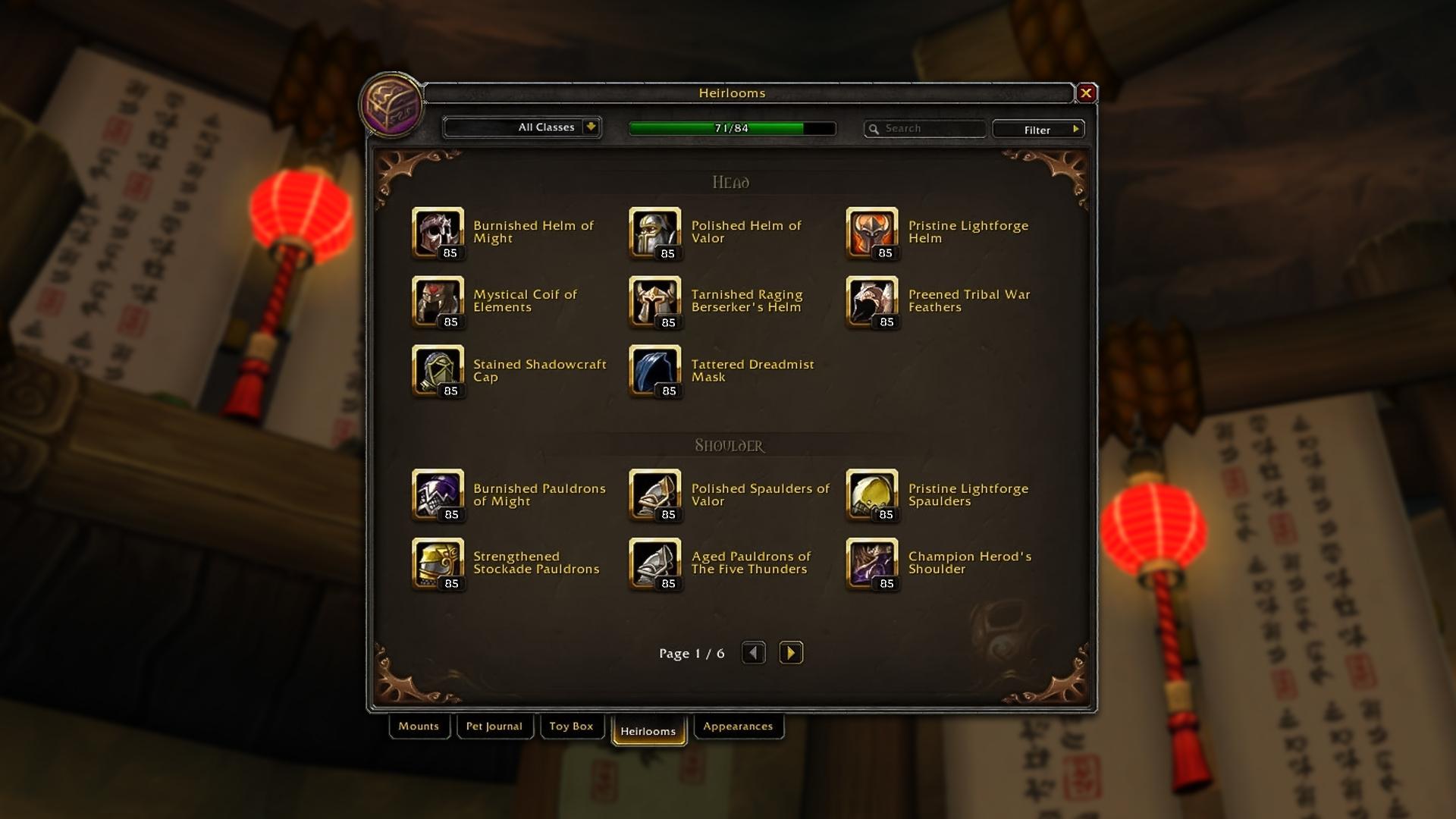Select the Stained Shadowcraft Cap icon
1456x819 pixels.
[438, 371]
